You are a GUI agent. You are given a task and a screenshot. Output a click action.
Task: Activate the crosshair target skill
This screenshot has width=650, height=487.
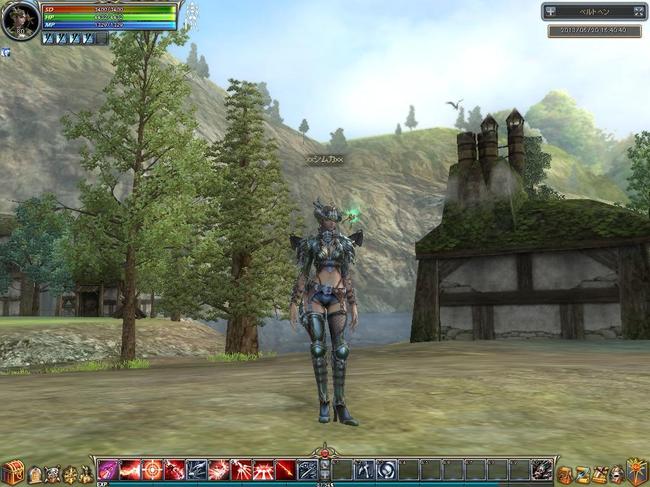point(152,469)
